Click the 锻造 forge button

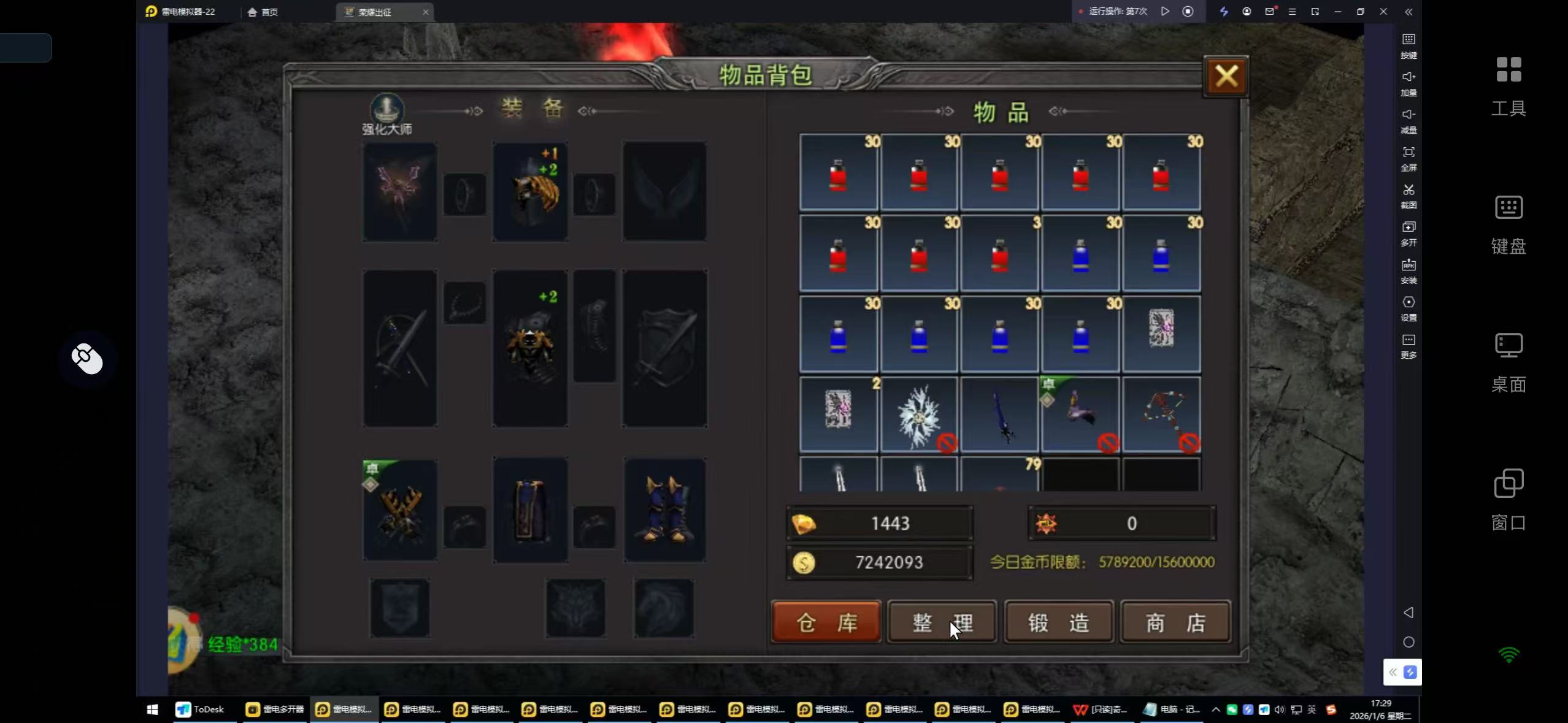click(1057, 622)
